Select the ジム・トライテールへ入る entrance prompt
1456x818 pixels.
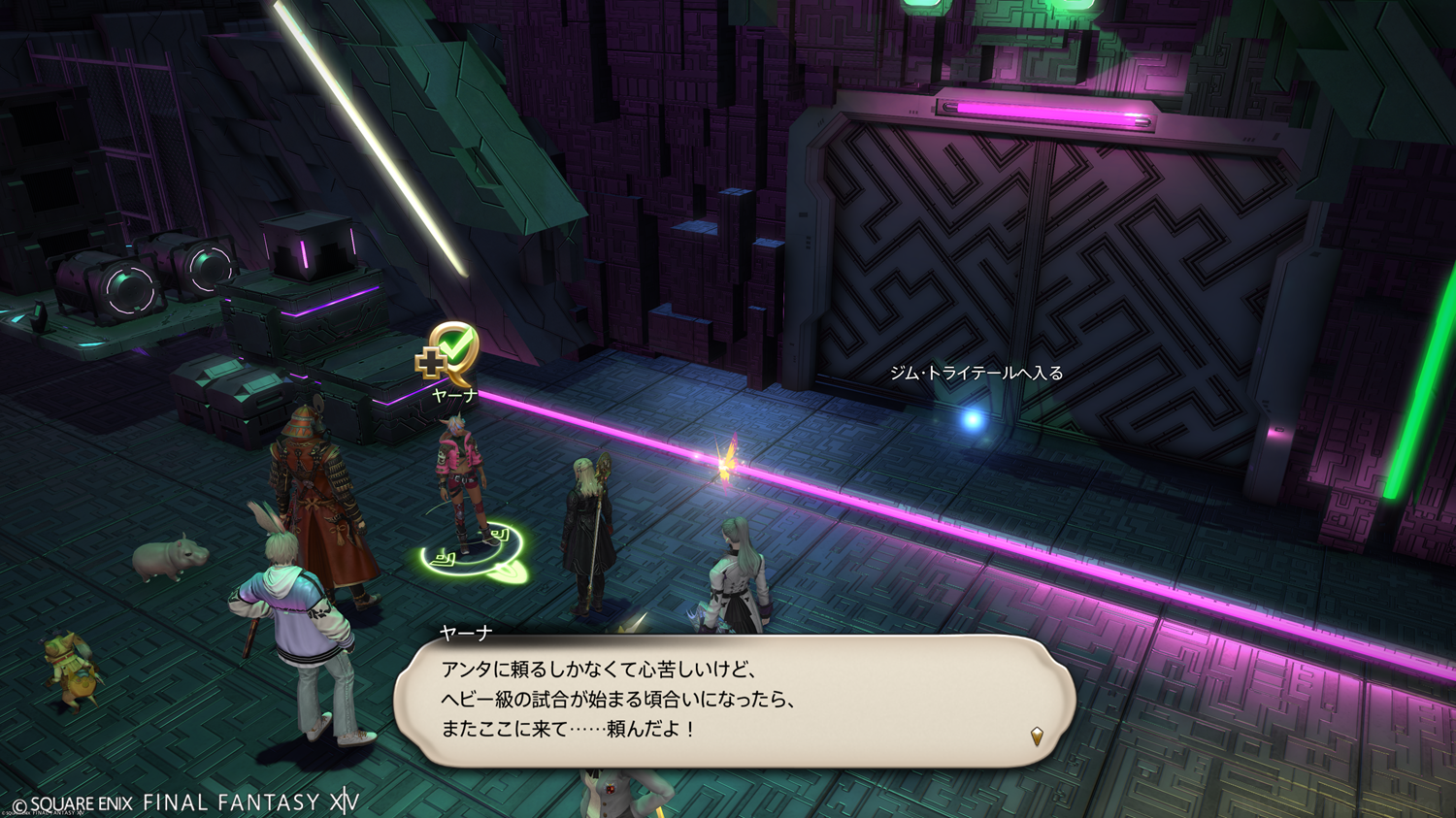click(976, 374)
